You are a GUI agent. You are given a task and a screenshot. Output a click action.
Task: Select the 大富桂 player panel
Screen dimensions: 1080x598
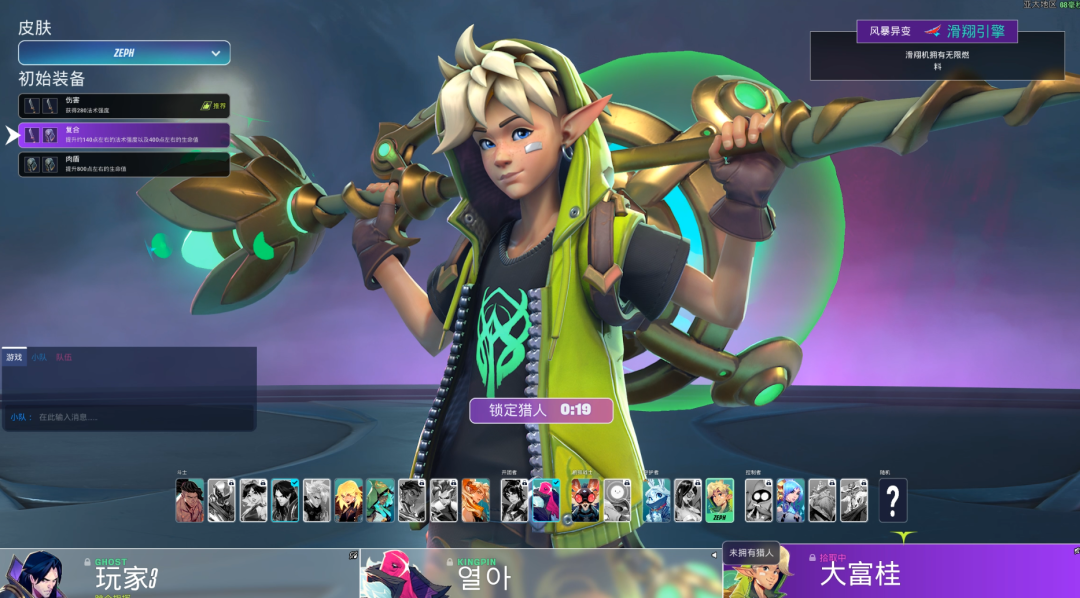click(x=900, y=574)
